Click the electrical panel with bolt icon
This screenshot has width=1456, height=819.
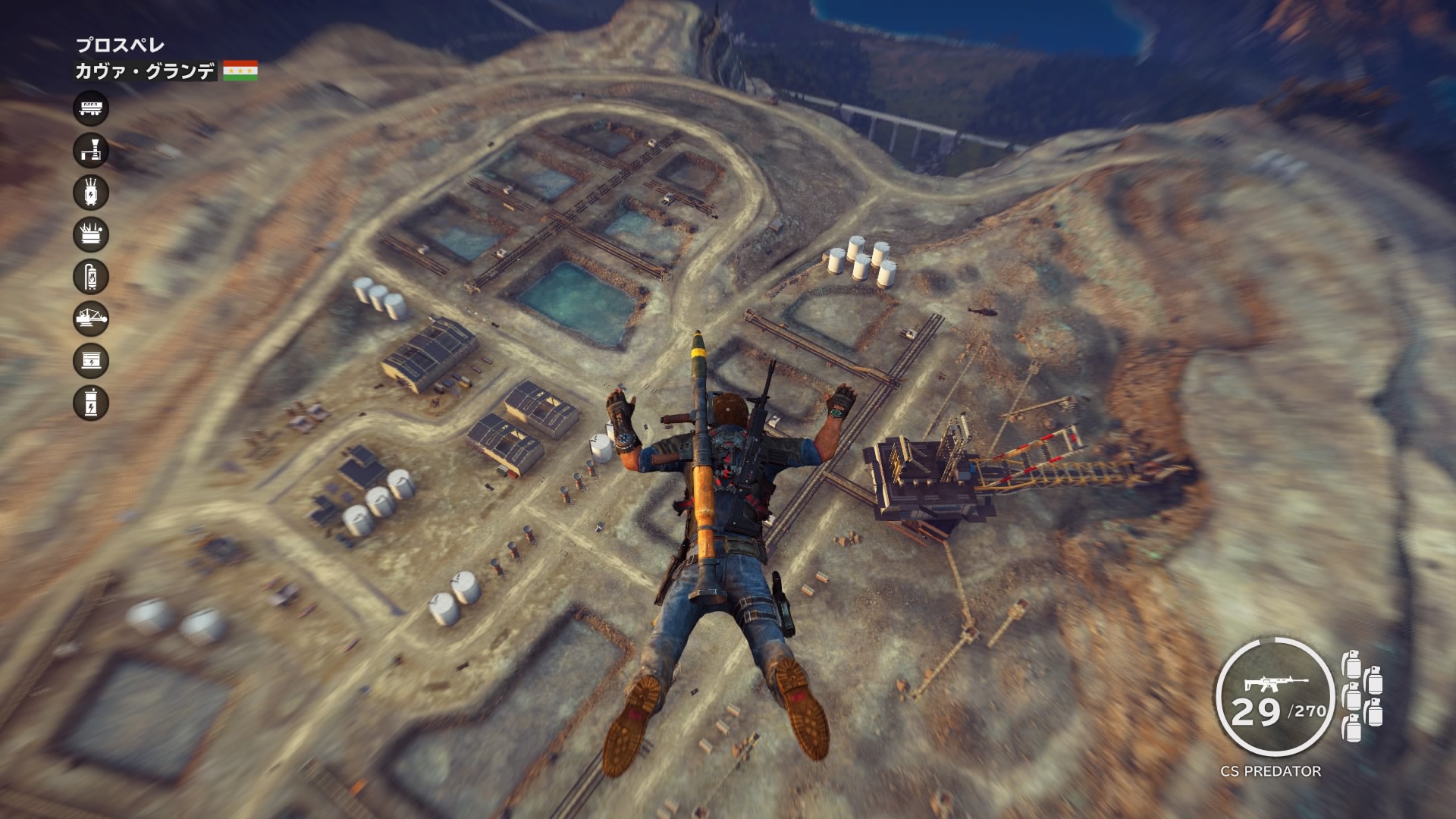coord(91,361)
